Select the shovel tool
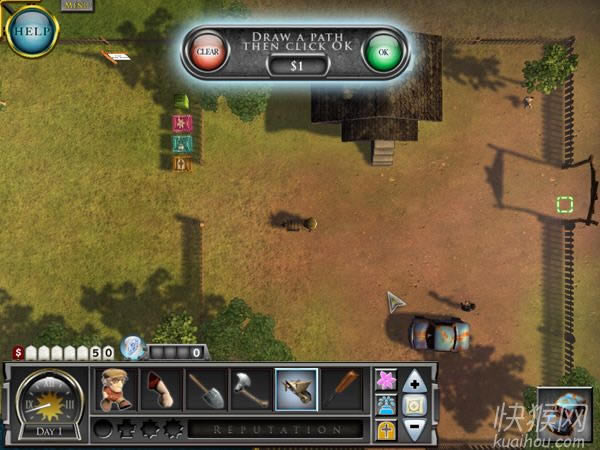This screenshot has width=600, height=450. [206, 389]
